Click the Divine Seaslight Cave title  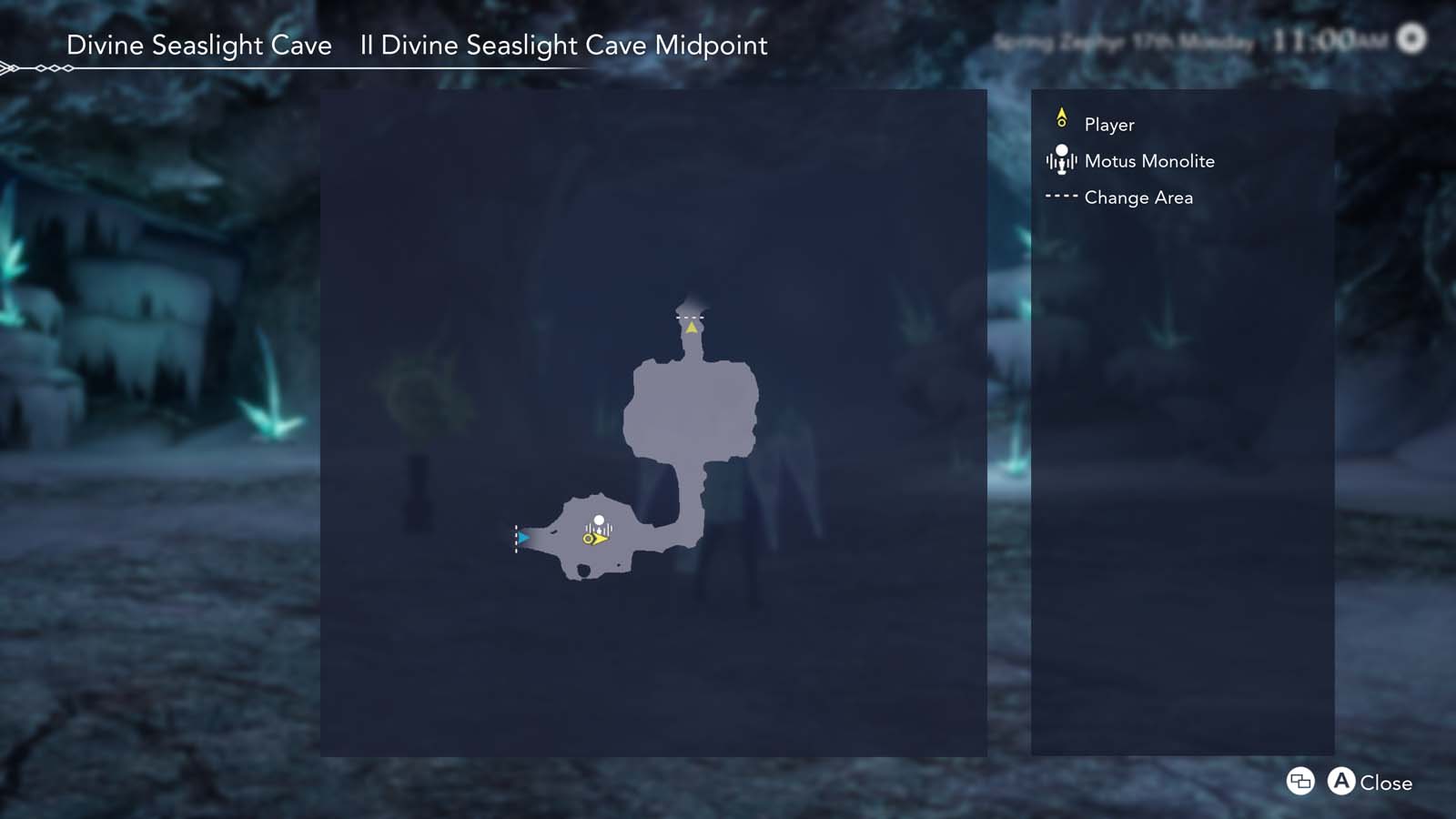(x=200, y=45)
